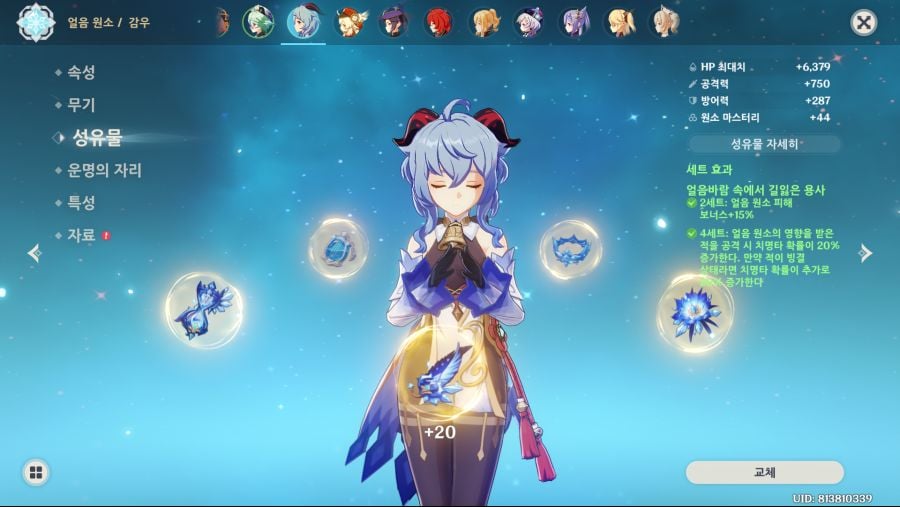
Task: Open the 속성 attributes menu
Action: coord(81,72)
